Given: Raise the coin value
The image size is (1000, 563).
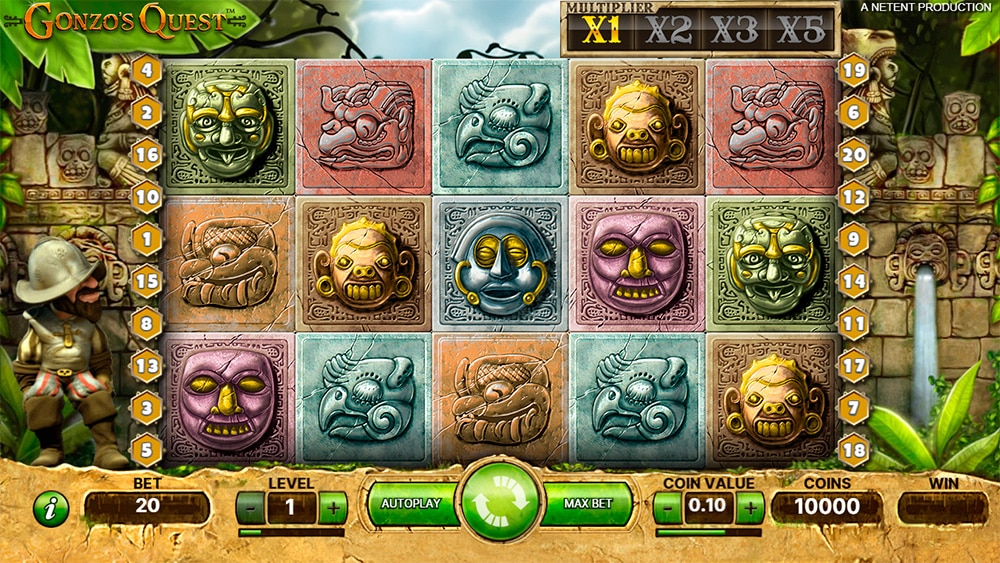Looking at the screenshot, I should [x=750, y=508].
